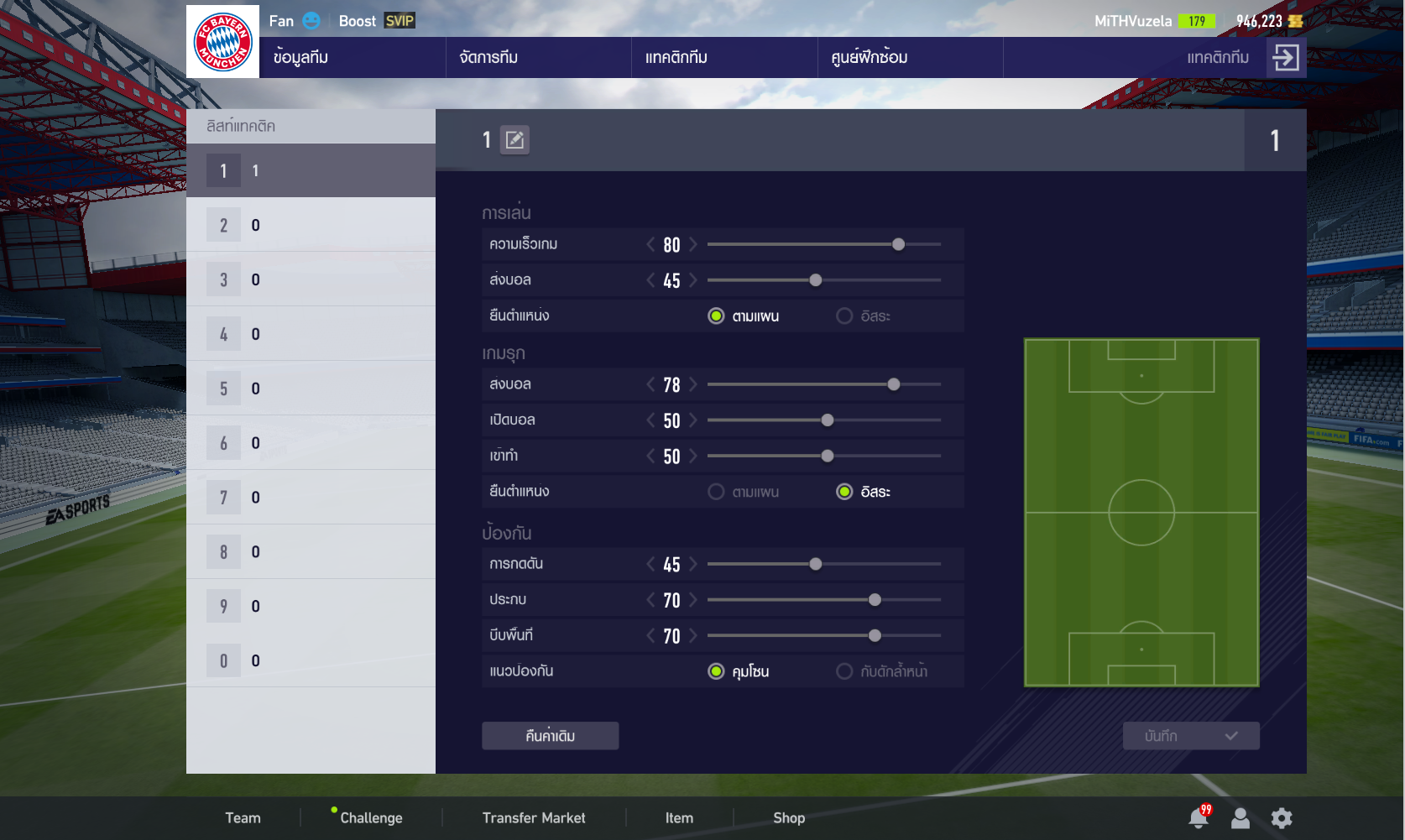Edit tactic name with pencil icon
Viewport: 1405px width, 840px height.
[x=514, y=140]
